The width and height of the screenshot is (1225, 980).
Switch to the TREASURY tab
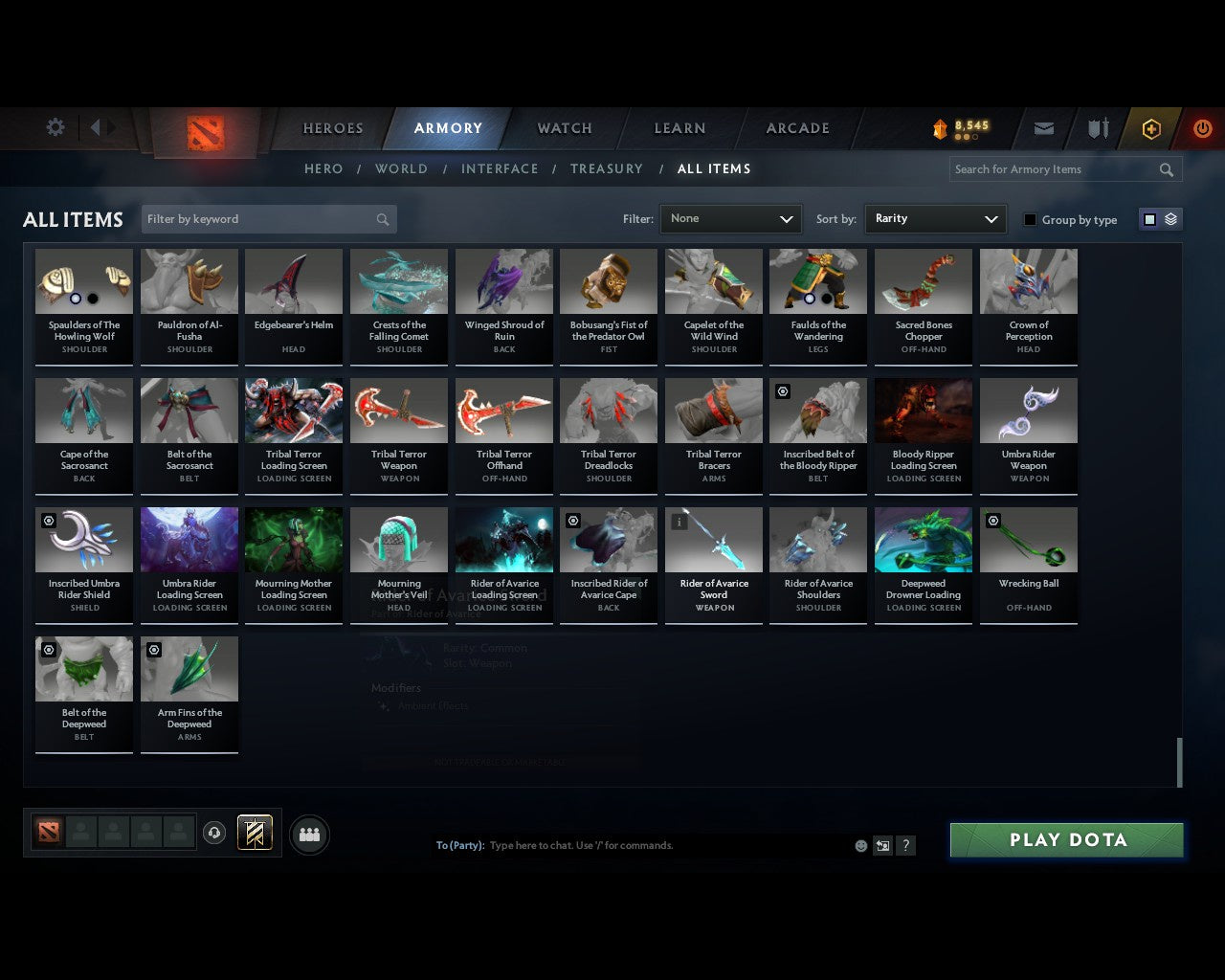pos(607,168)
